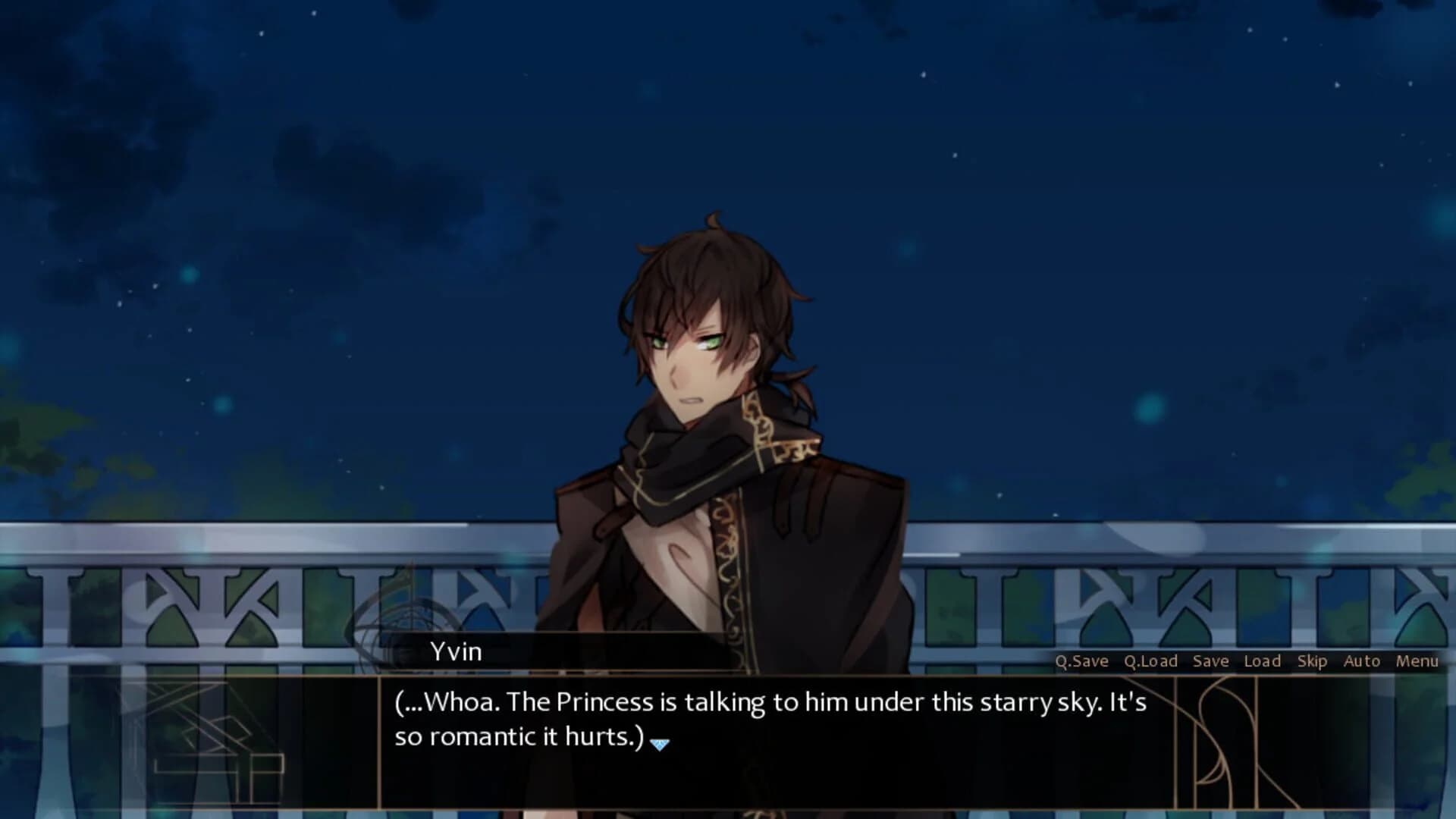Click the word Princess in the dialogue

(604, 701)
